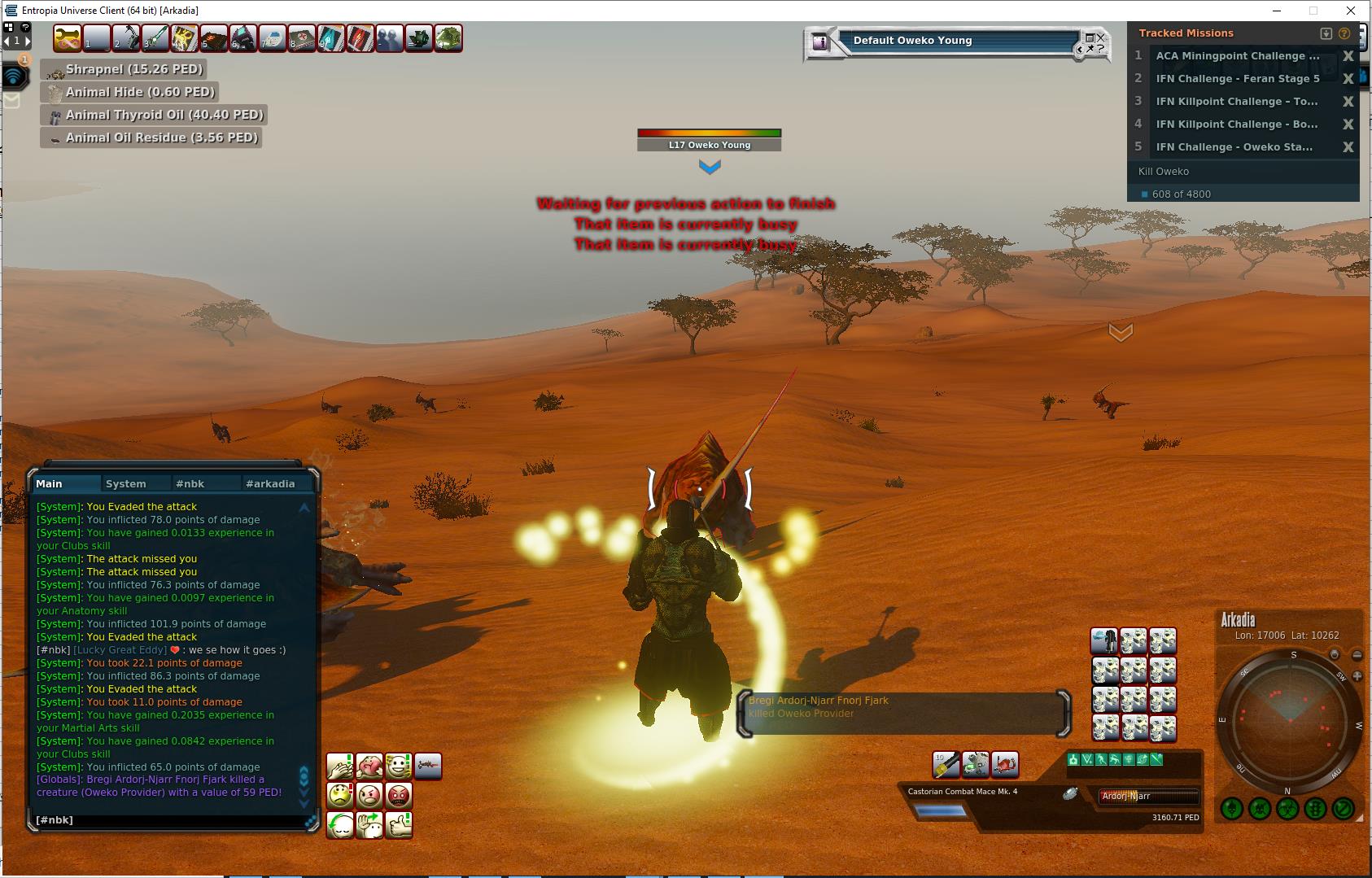
Task: Minimize the Entropia Universe Client window
Action: click(x=1277, y=11)
